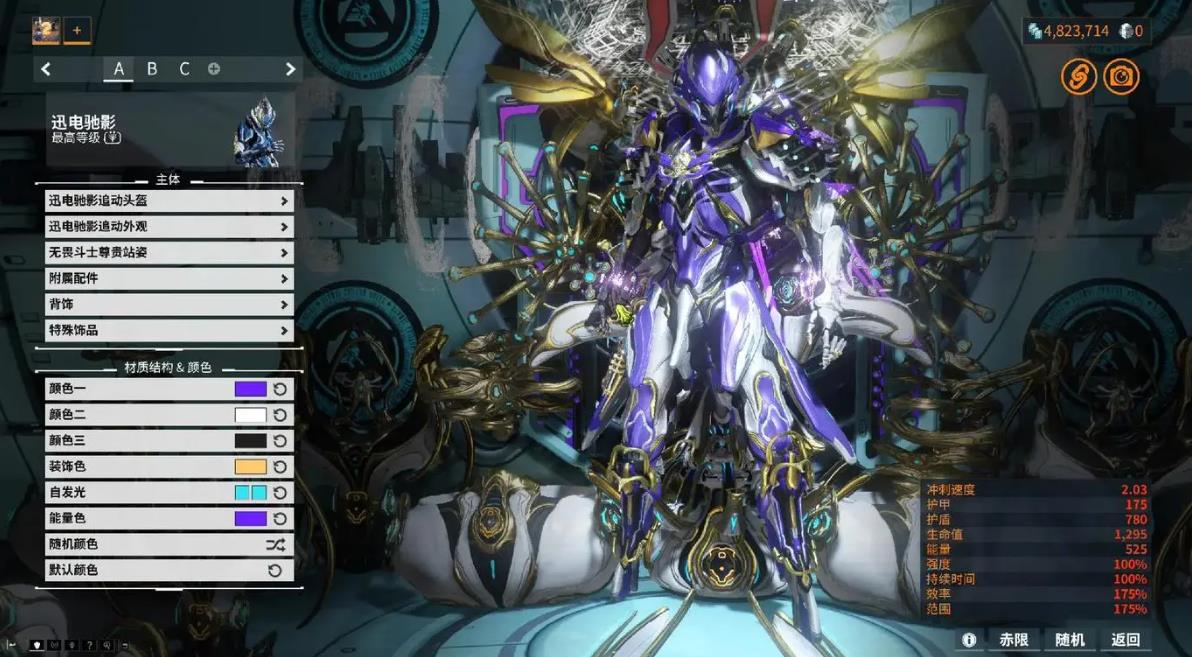The height and width of the screenshot is (657, 1192).
Task: Switch to appearance config tab C
Action: click(184, 69)
